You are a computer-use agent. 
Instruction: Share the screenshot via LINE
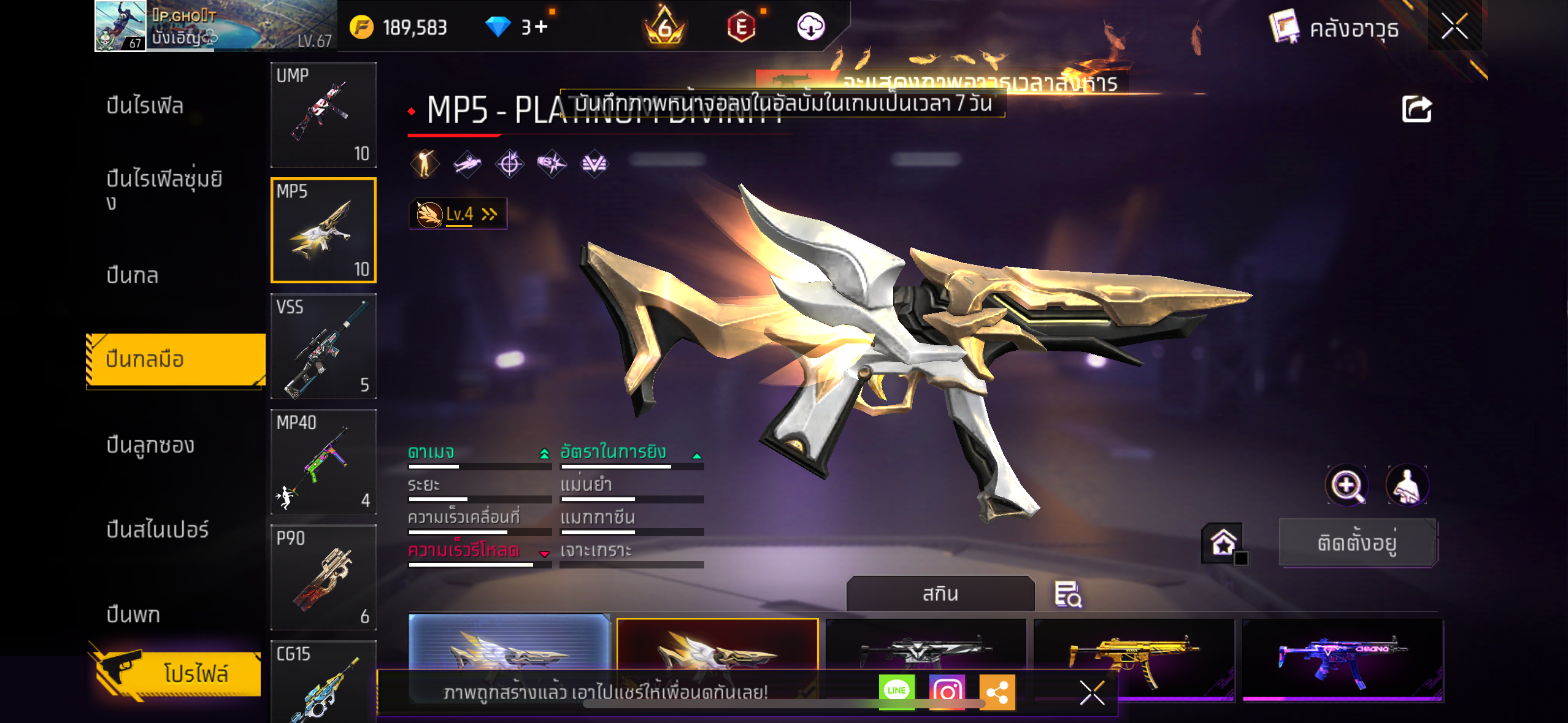(x=896, y=691)
